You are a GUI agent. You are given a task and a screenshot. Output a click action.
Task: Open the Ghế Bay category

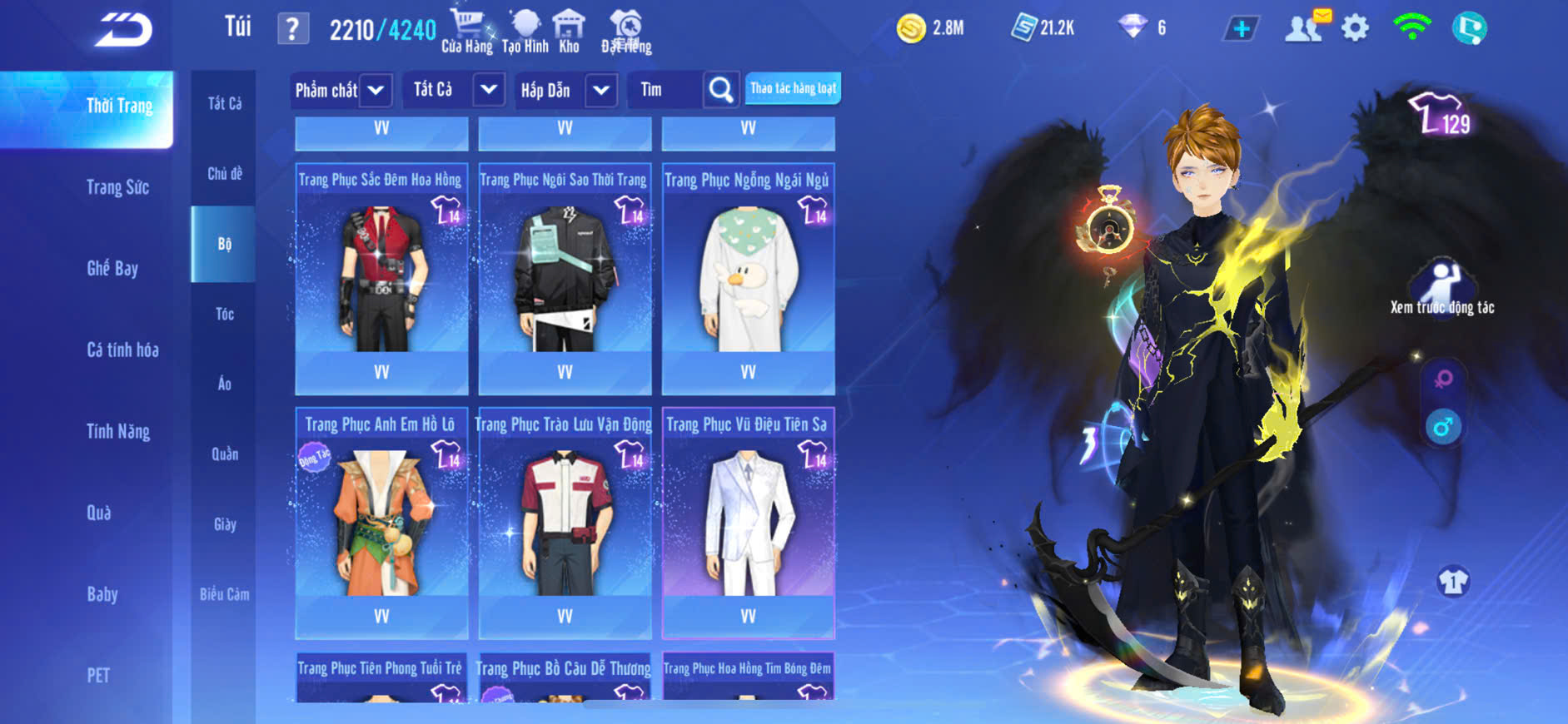(112, 268)
